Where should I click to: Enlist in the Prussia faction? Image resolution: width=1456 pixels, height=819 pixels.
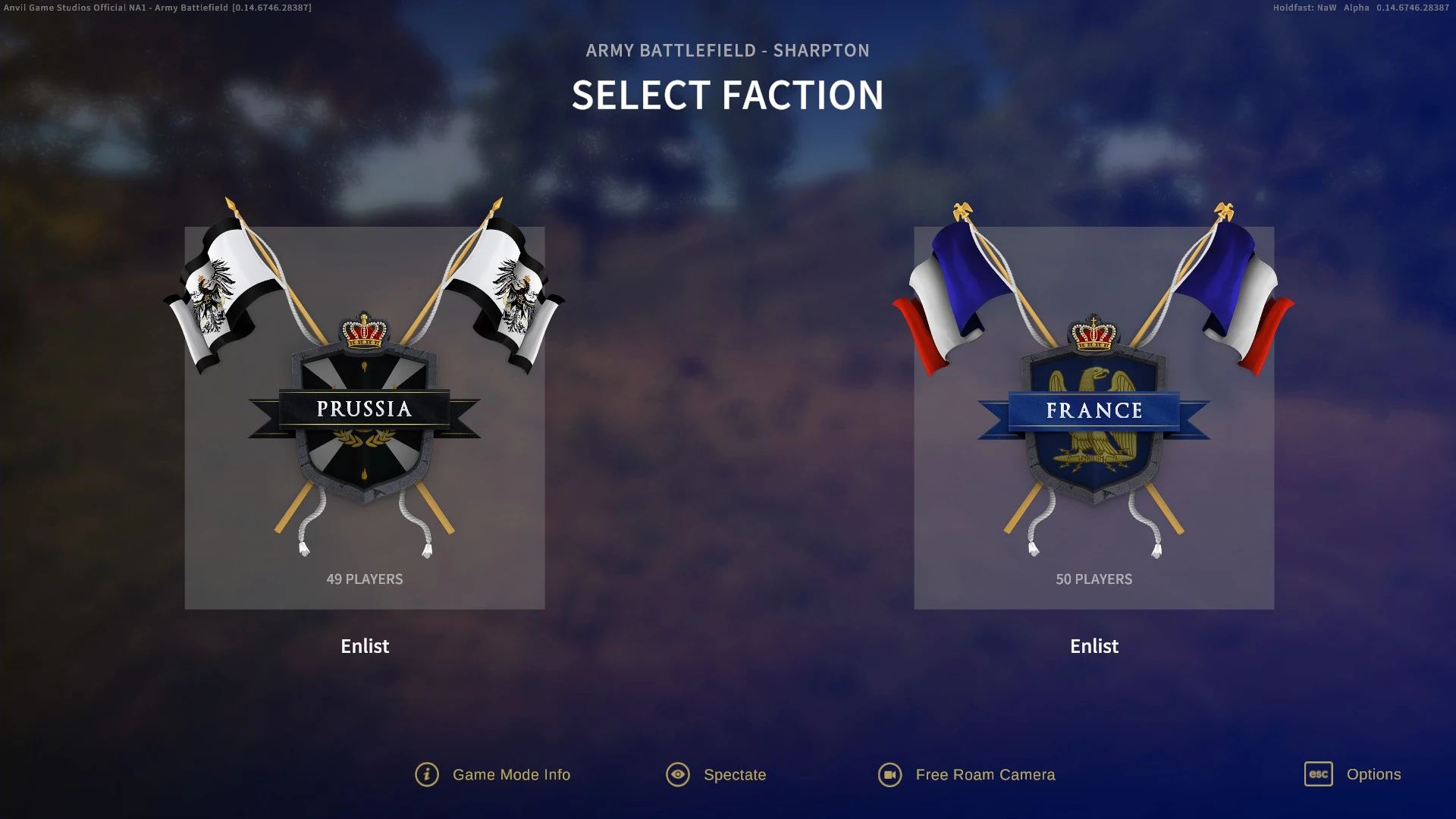(x=364, y=646)
